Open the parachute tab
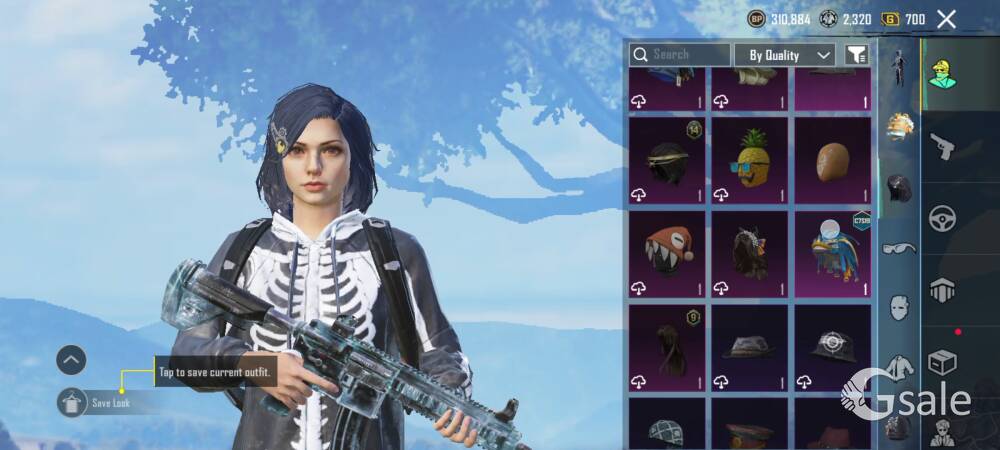 (942, 290)
